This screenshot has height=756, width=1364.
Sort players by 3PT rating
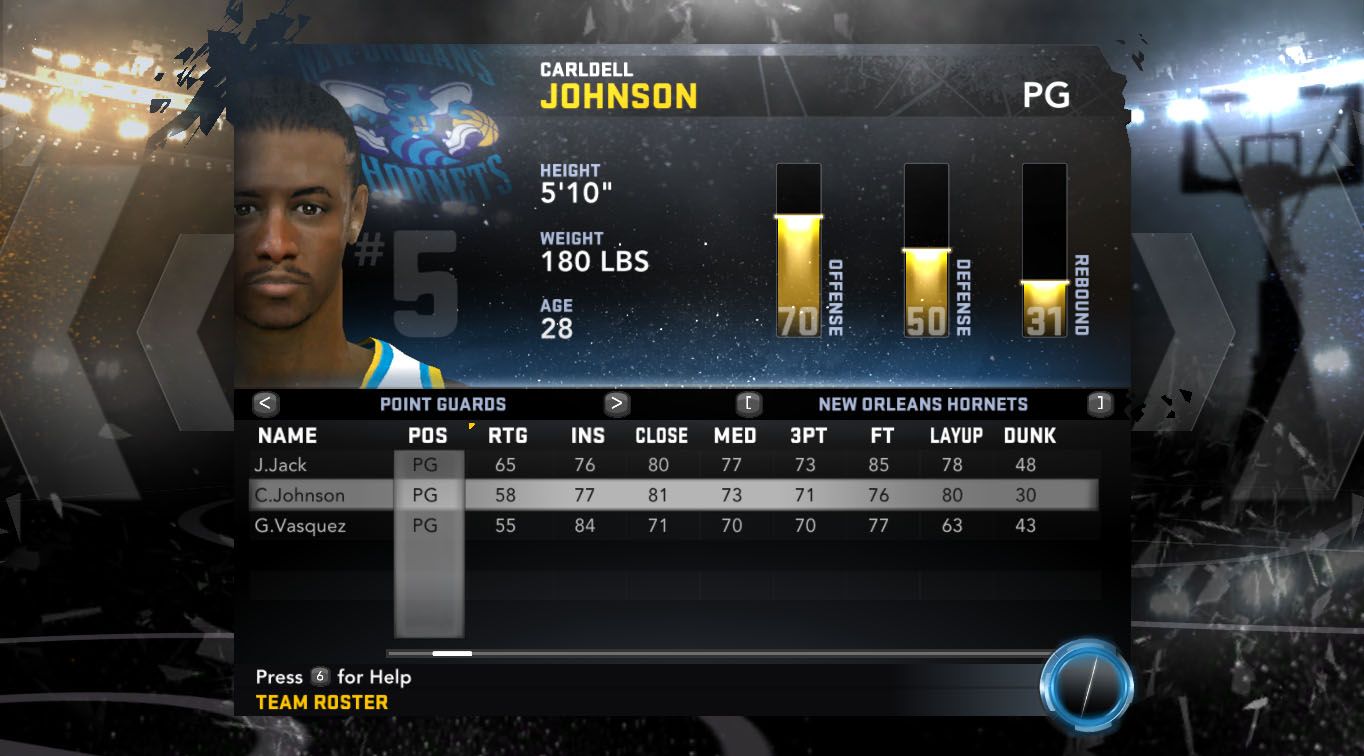806,436
